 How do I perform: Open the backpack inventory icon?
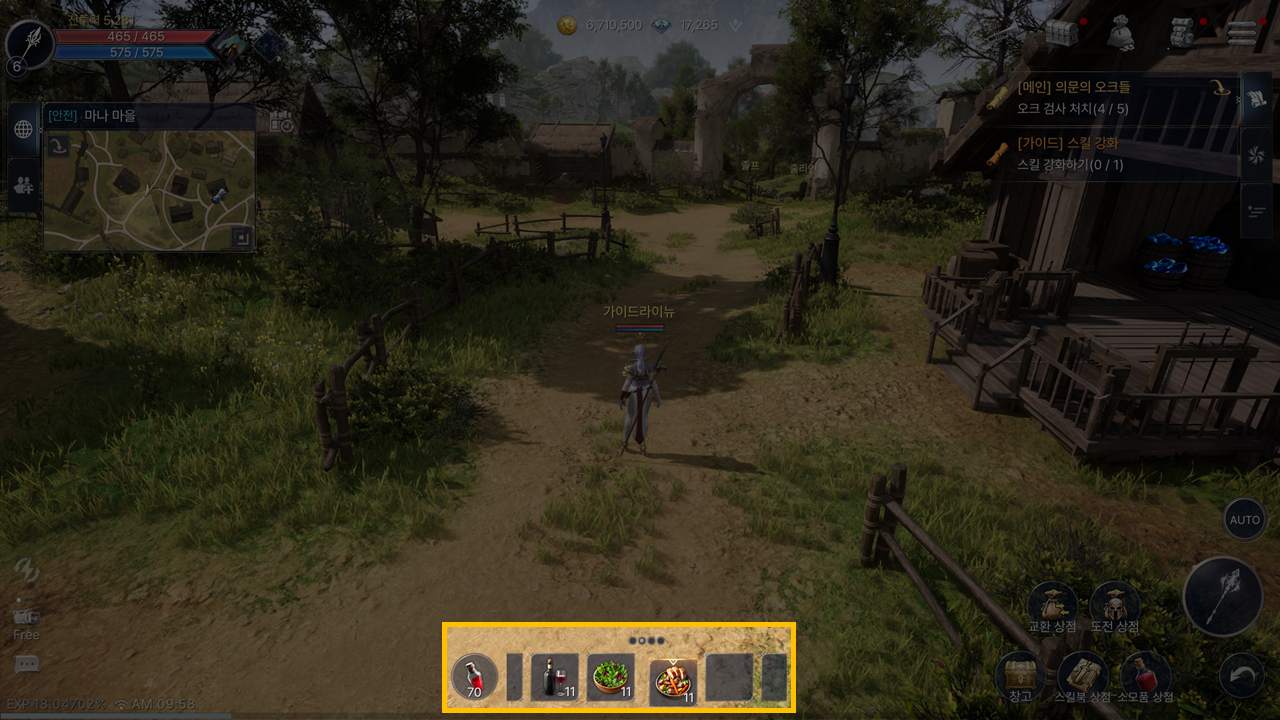click(1182, 33)
